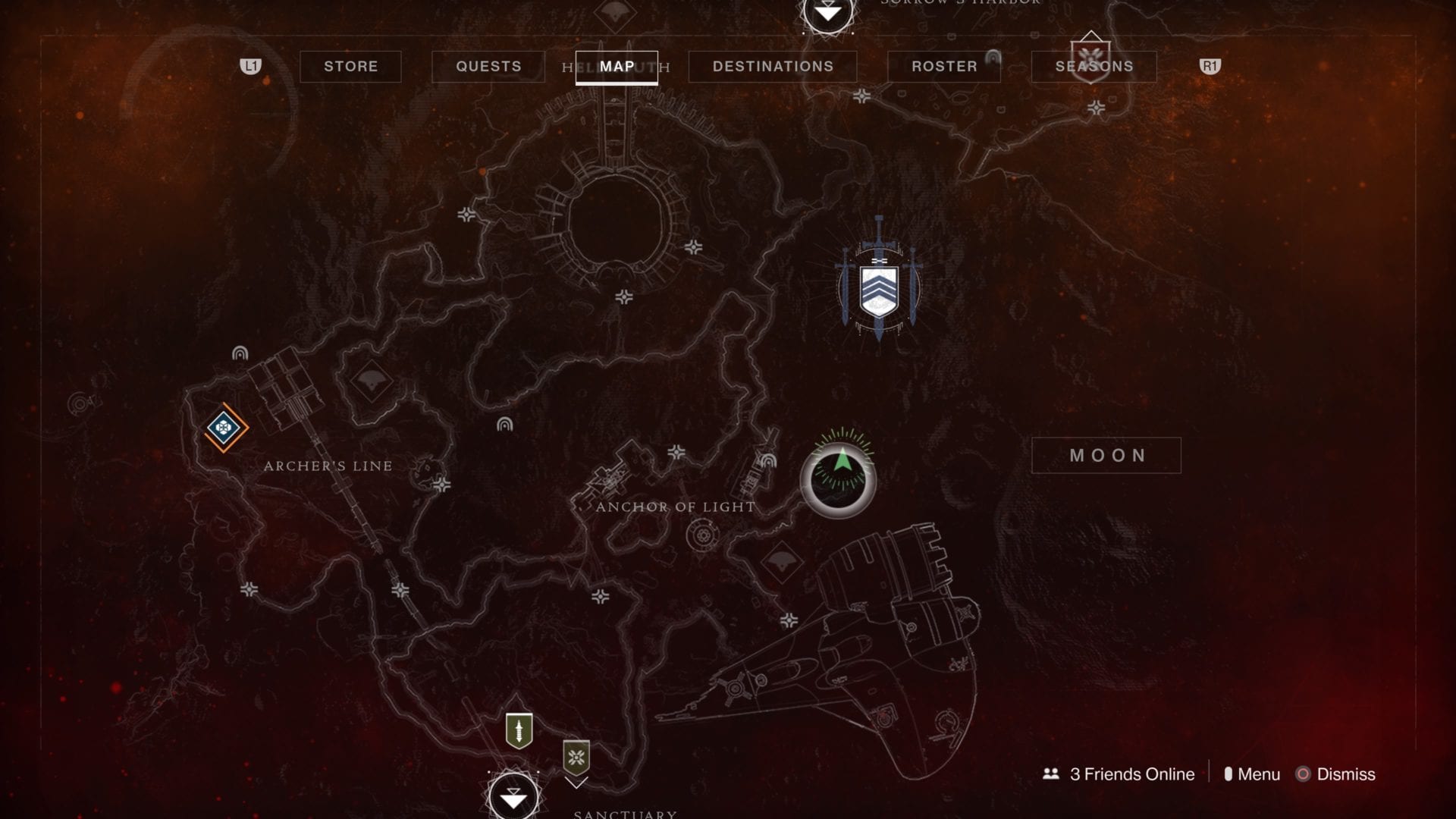The width and height of the screenshot is (1456, 819).
Task: Open the Menu via the bottom-right Menu button
Action: pyautogui.click(x=1255, y=774)
